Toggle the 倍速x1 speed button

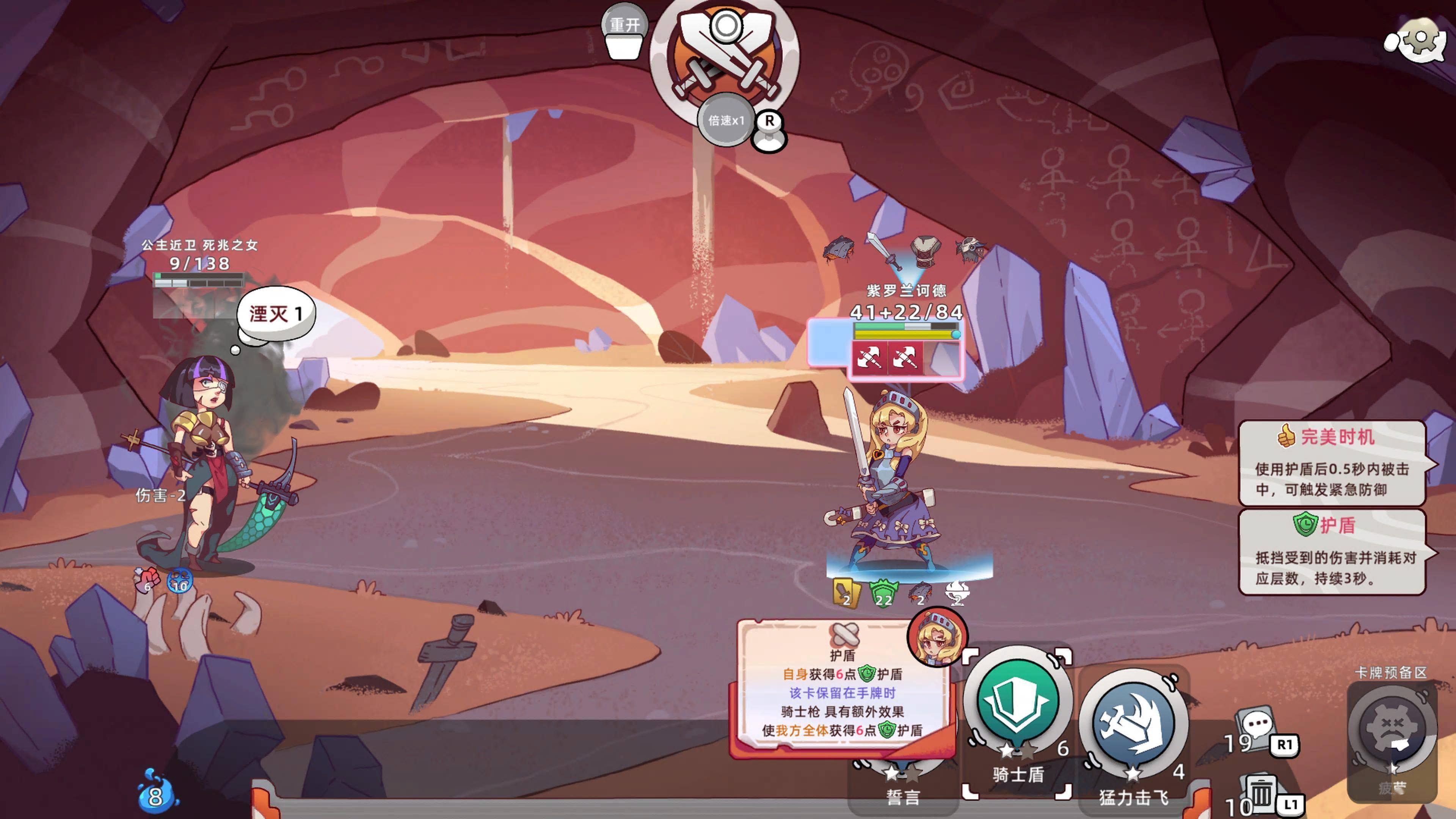click(x=726, y=121)
